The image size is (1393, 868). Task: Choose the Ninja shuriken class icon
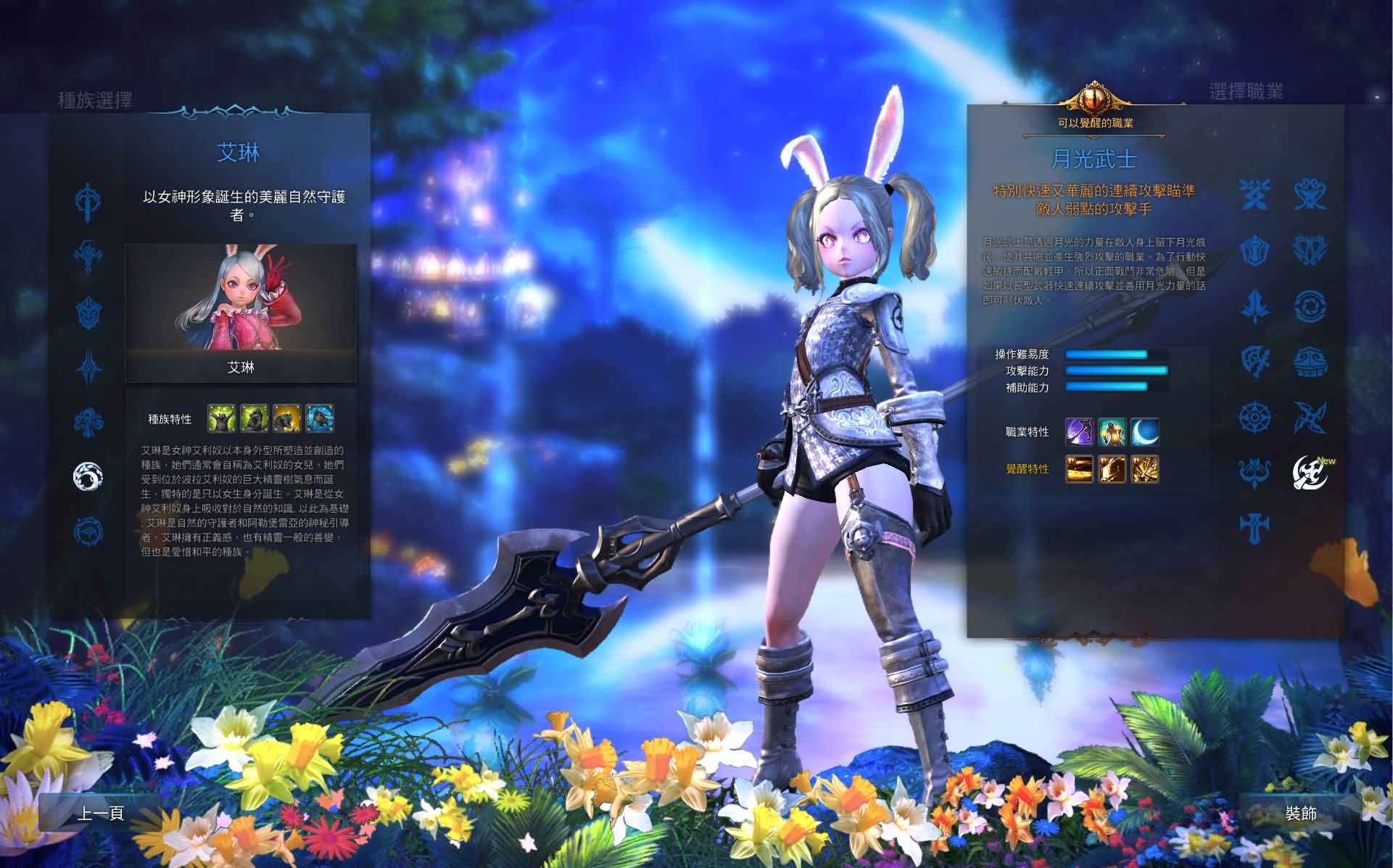[x=1309, y=417]
